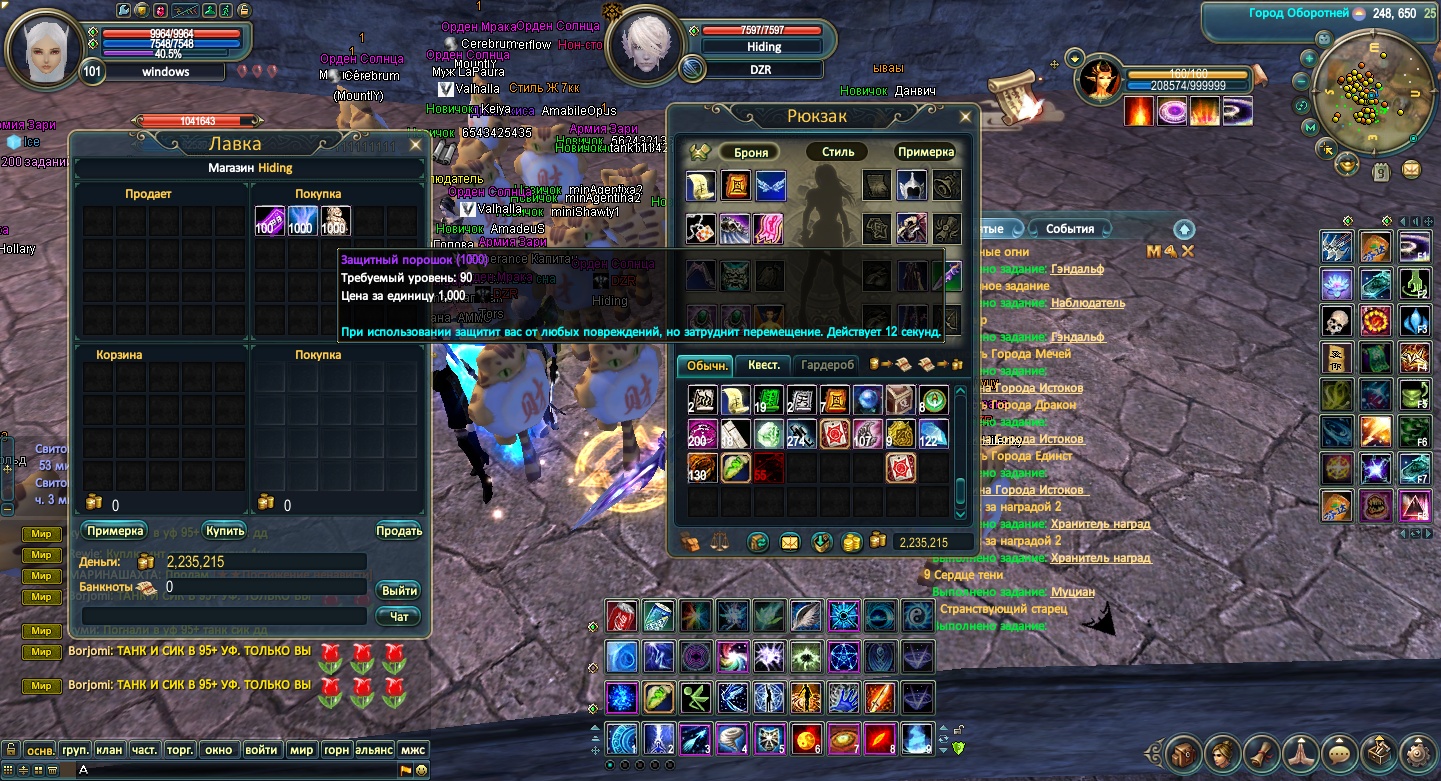Open the События panel tab
The image size is (1441, 781).
pos(1069,229)
